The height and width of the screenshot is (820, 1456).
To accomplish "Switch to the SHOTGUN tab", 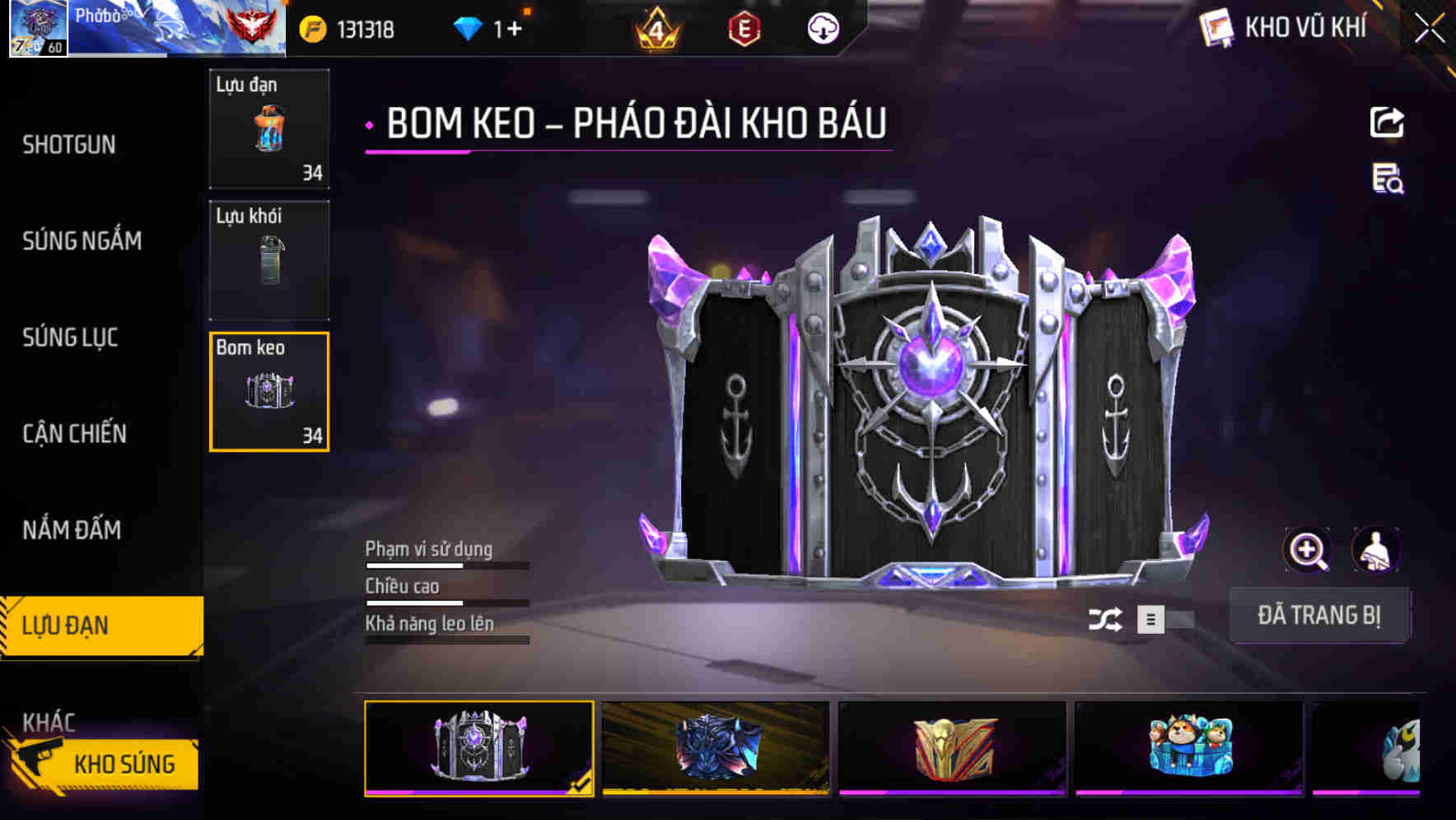I will click(68, 144).
